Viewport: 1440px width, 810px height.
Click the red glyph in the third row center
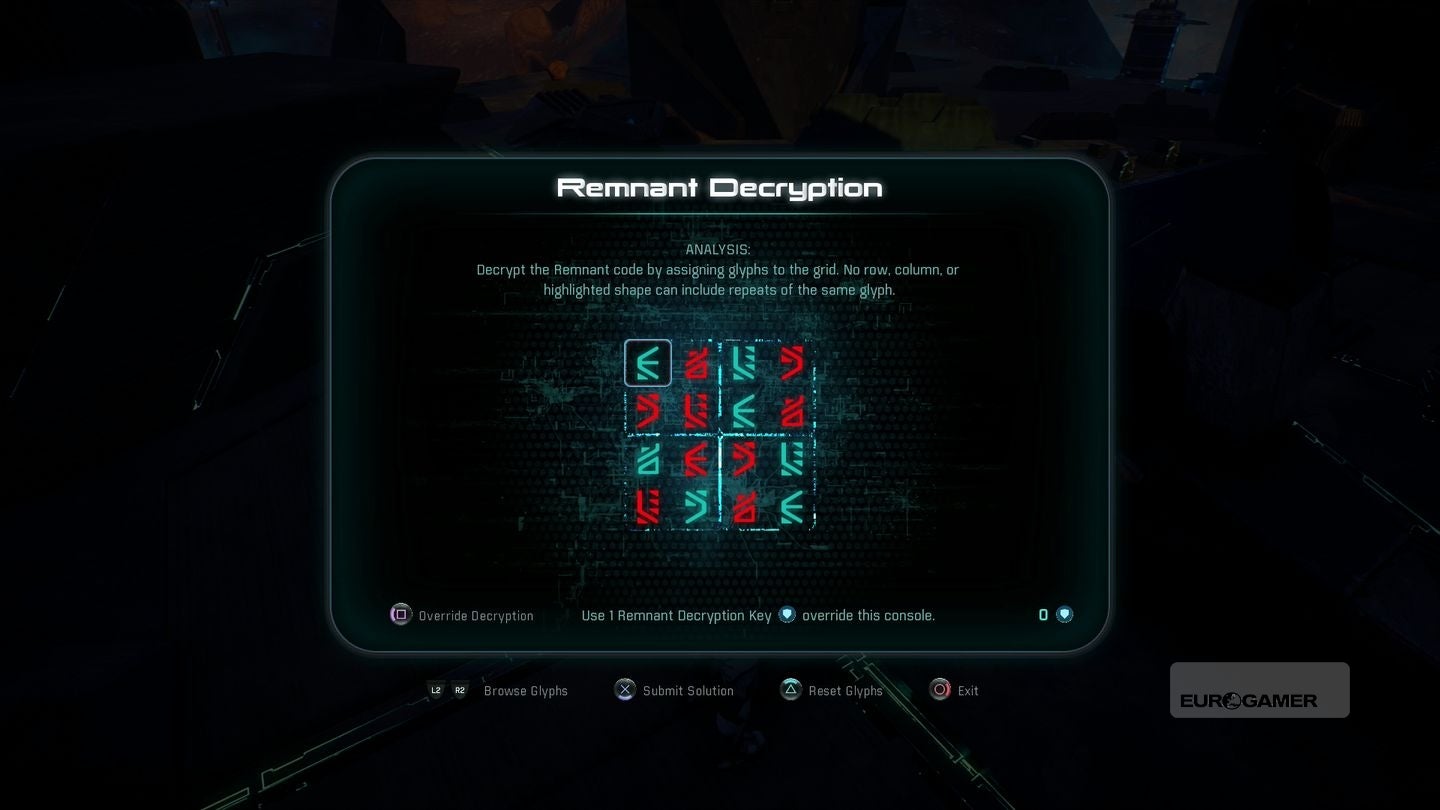click(x=696, y=460)
